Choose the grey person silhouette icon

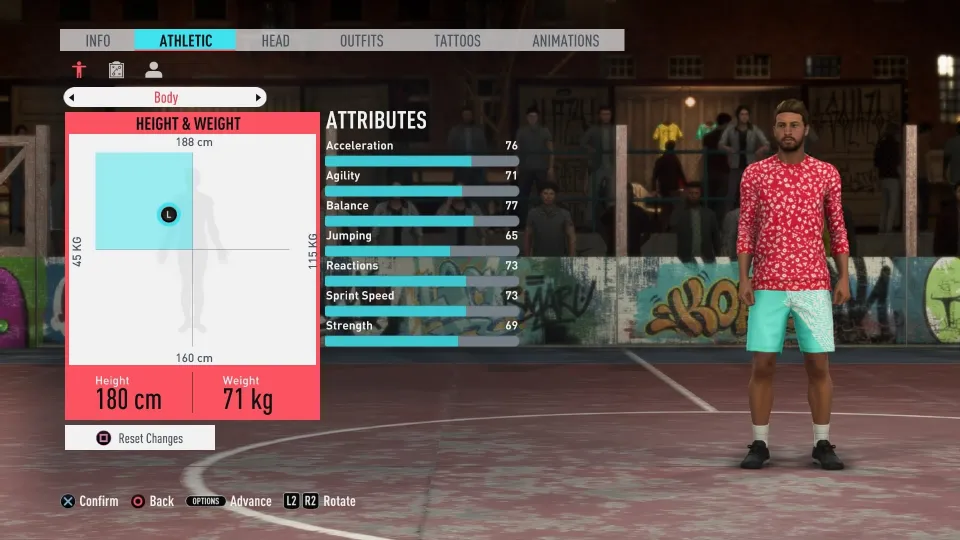[153, 70]
